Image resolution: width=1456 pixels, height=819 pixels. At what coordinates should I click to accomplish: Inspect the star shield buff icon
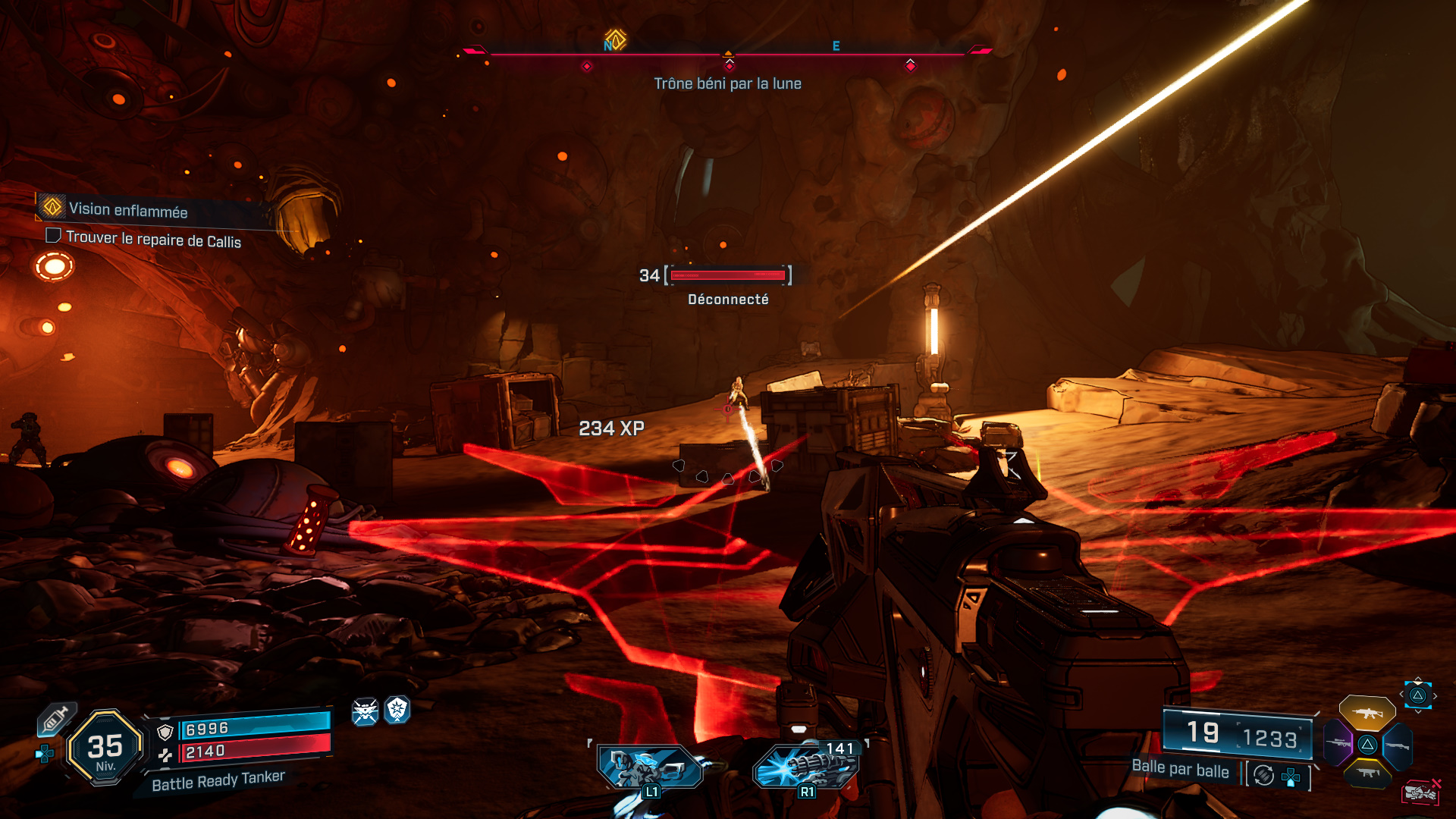click(397, 710)
